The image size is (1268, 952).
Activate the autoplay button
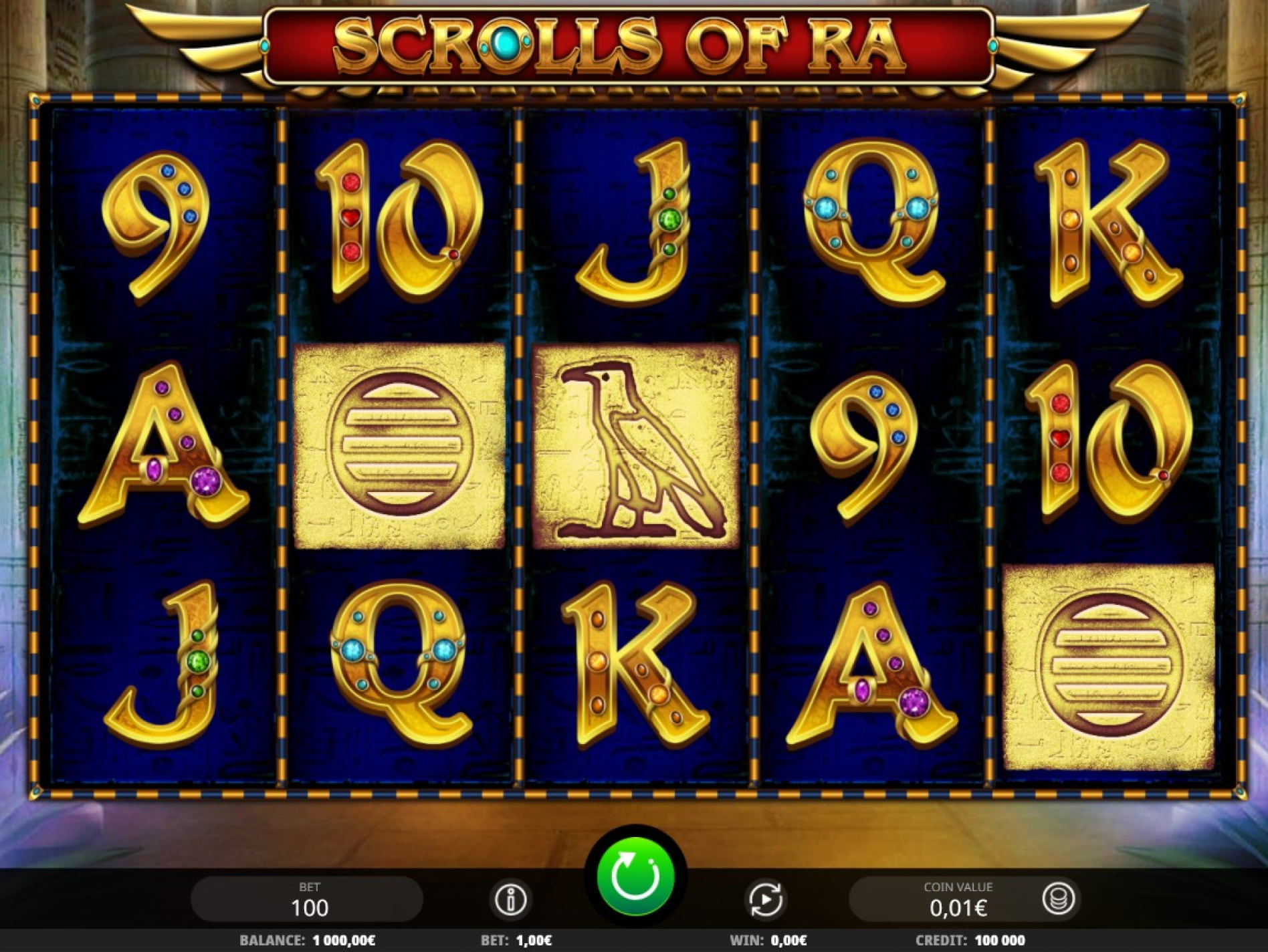766,899
